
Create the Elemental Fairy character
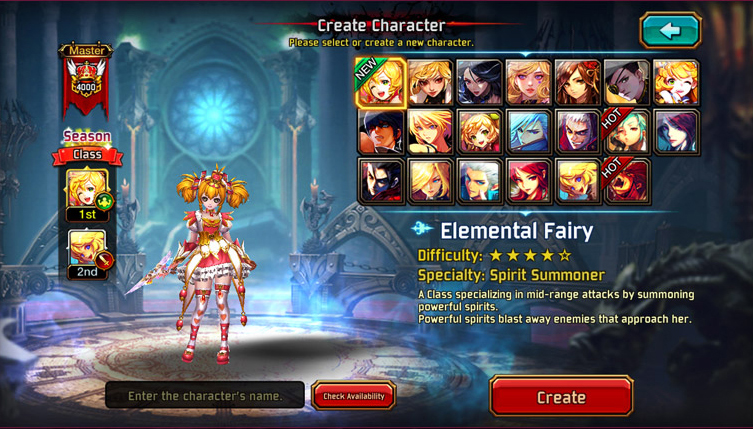pyautogui.click(x=560, y=396)
